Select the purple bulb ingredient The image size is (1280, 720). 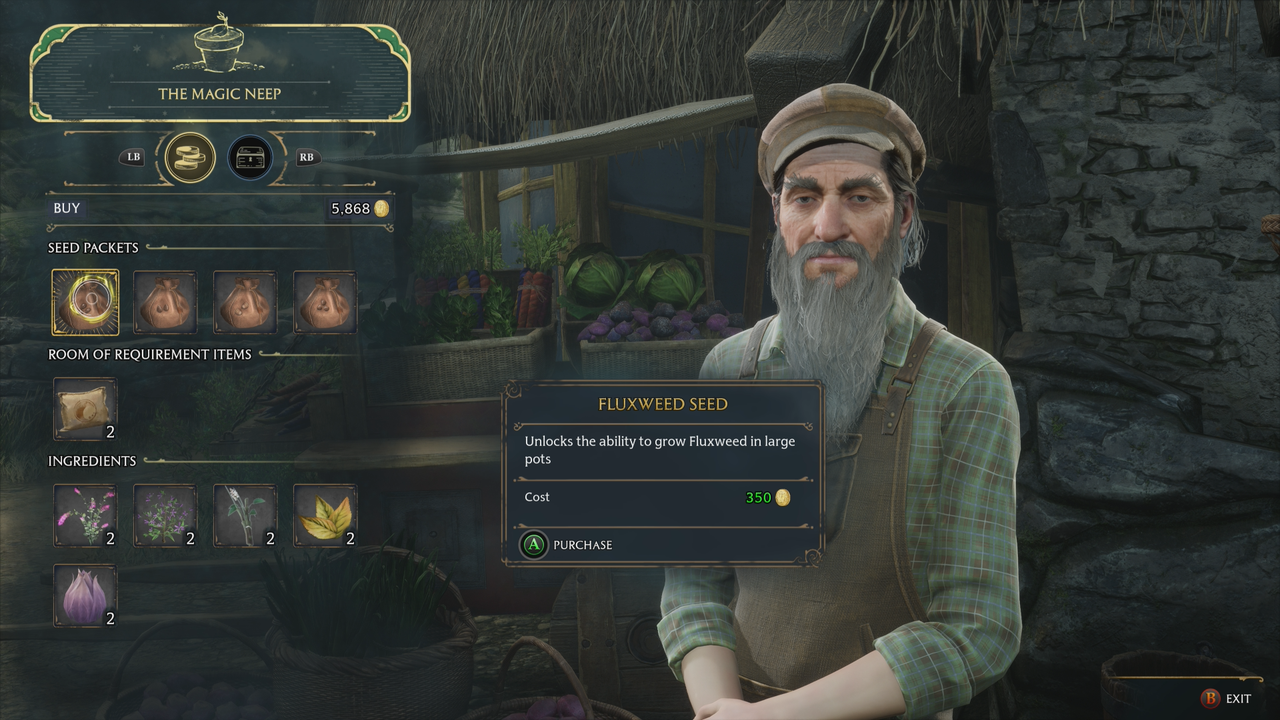click(85, 594)
